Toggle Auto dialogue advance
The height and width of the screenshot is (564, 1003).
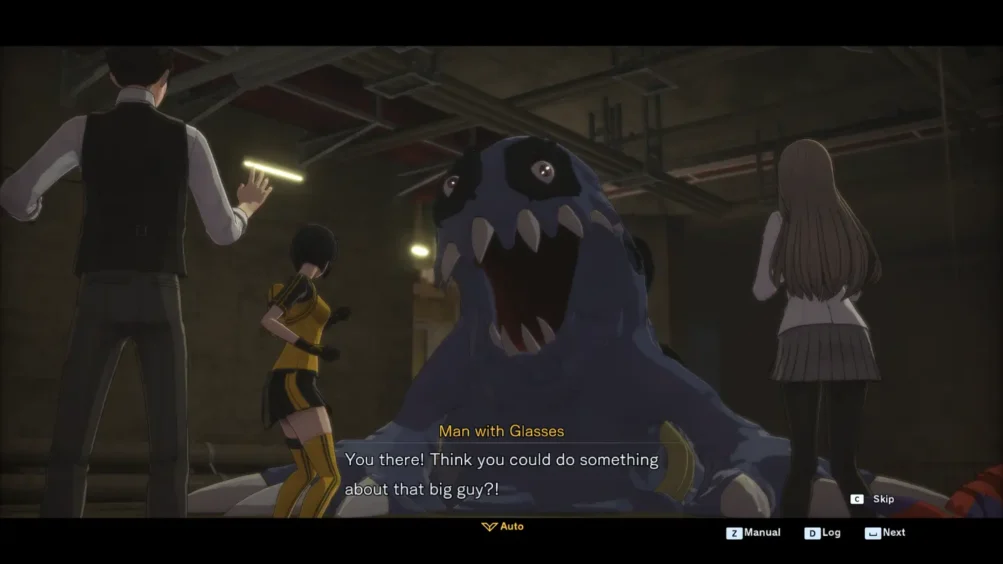503,526
